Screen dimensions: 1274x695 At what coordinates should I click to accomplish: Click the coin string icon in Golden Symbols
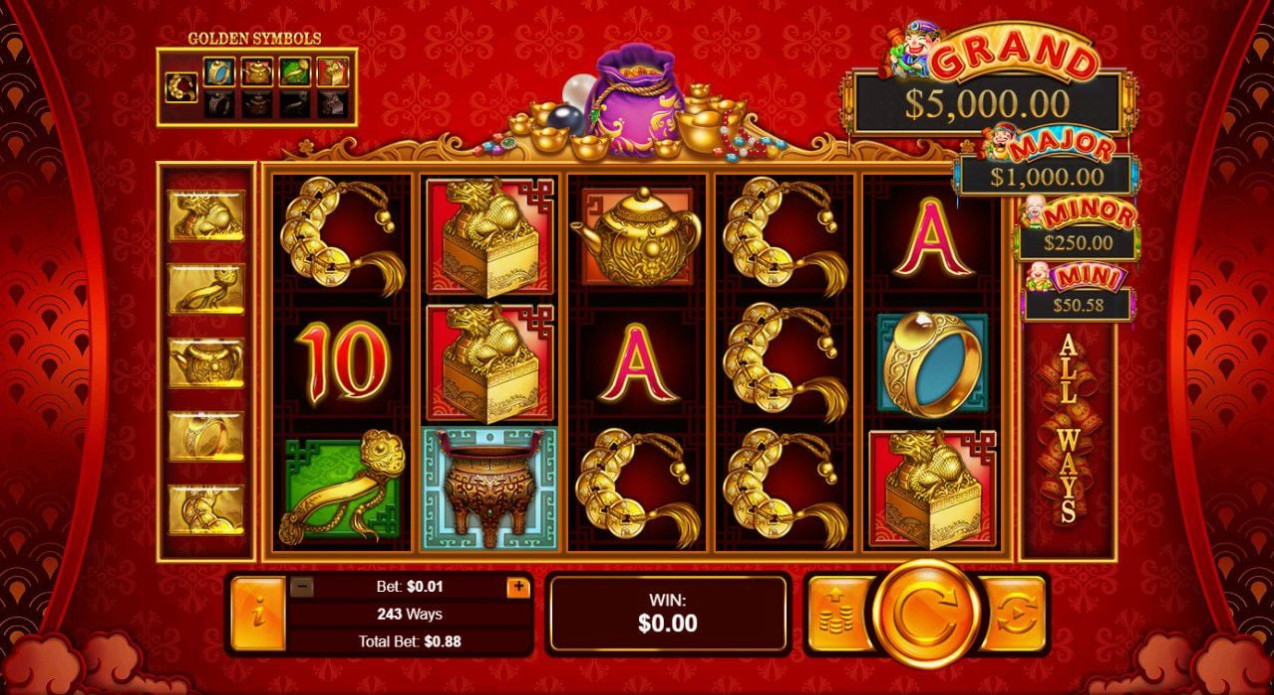181,87
